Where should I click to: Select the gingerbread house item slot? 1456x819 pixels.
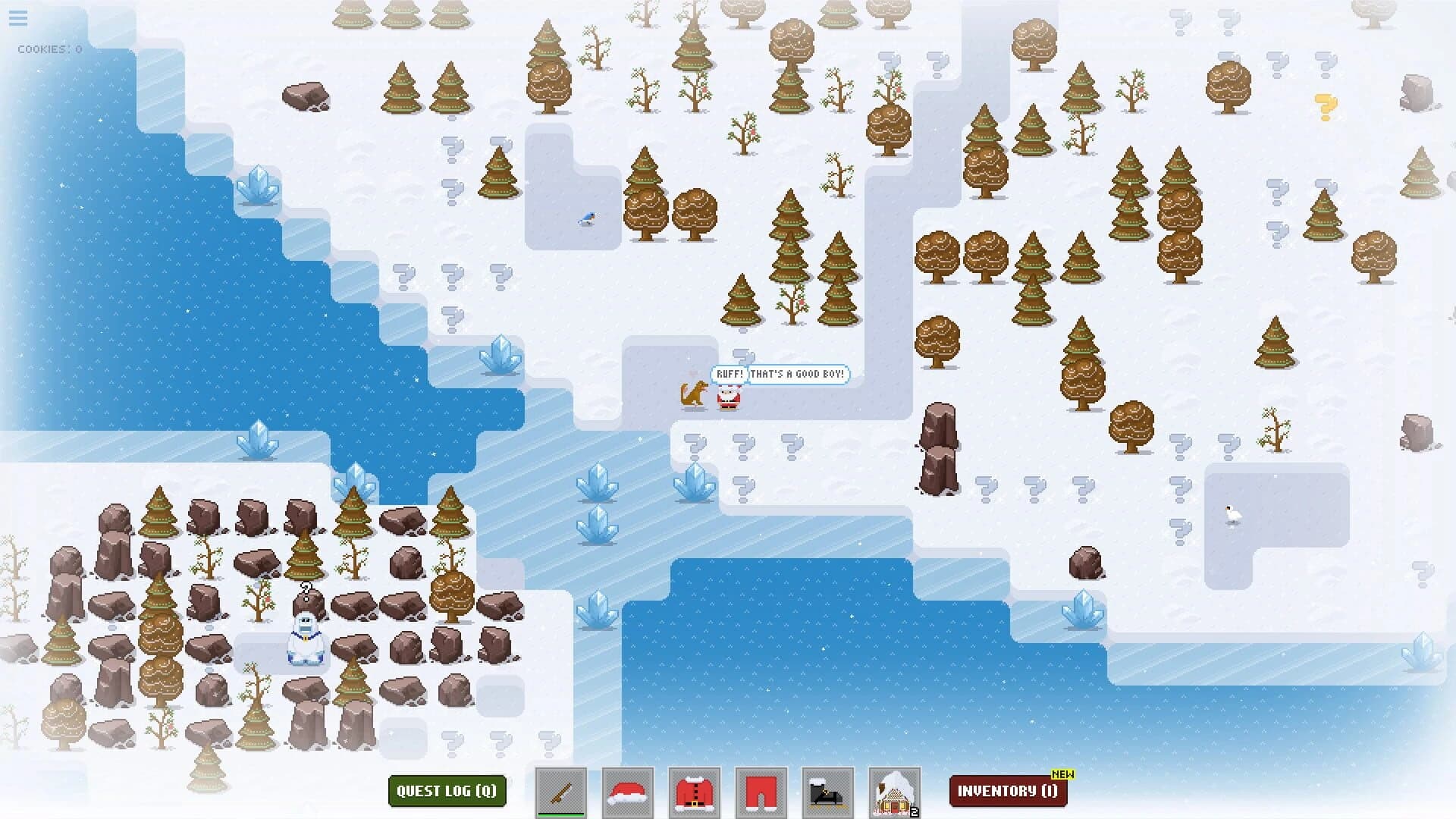point(895,791)
